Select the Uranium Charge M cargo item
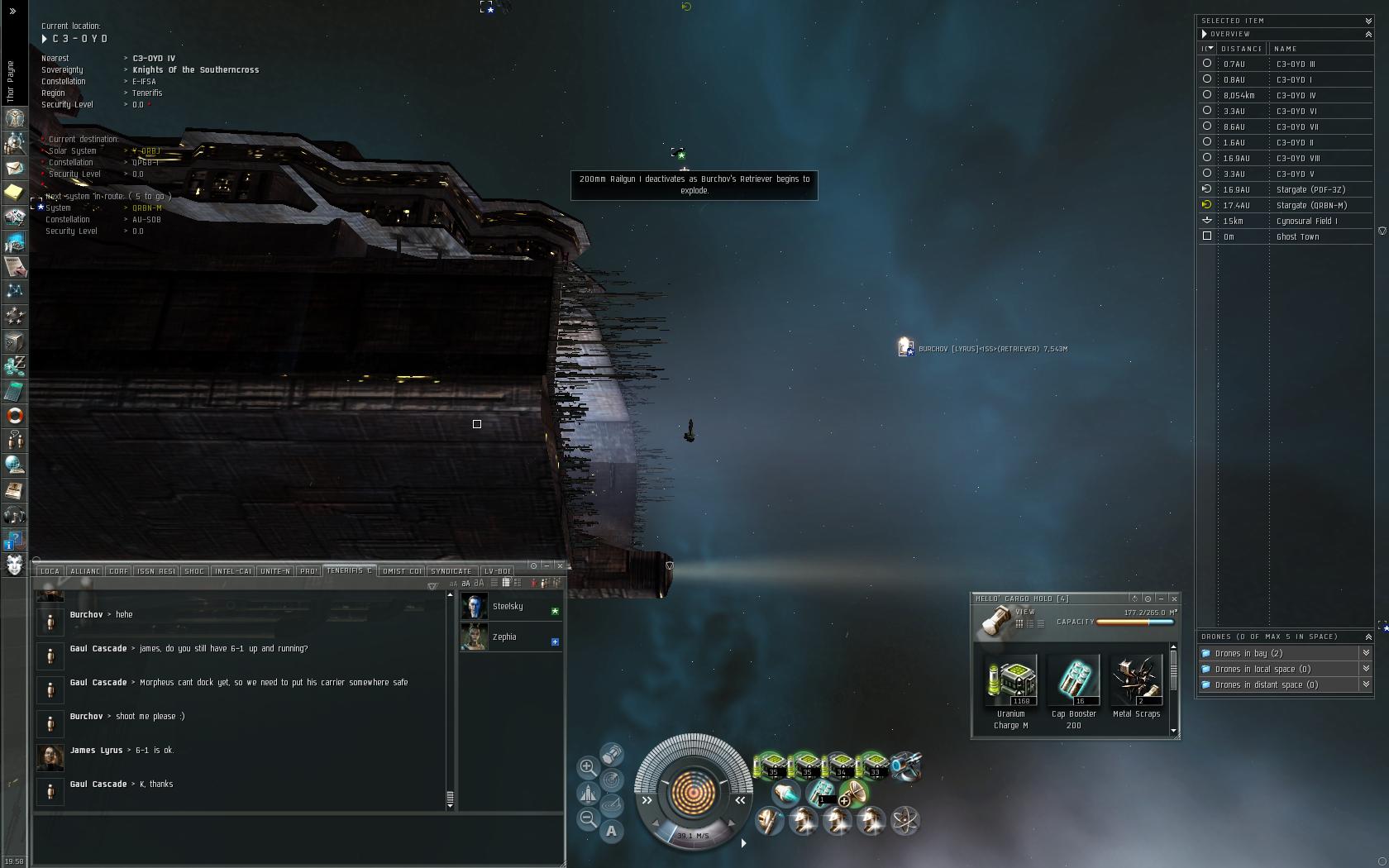 pyautogui.click(x=1011, y=682)
